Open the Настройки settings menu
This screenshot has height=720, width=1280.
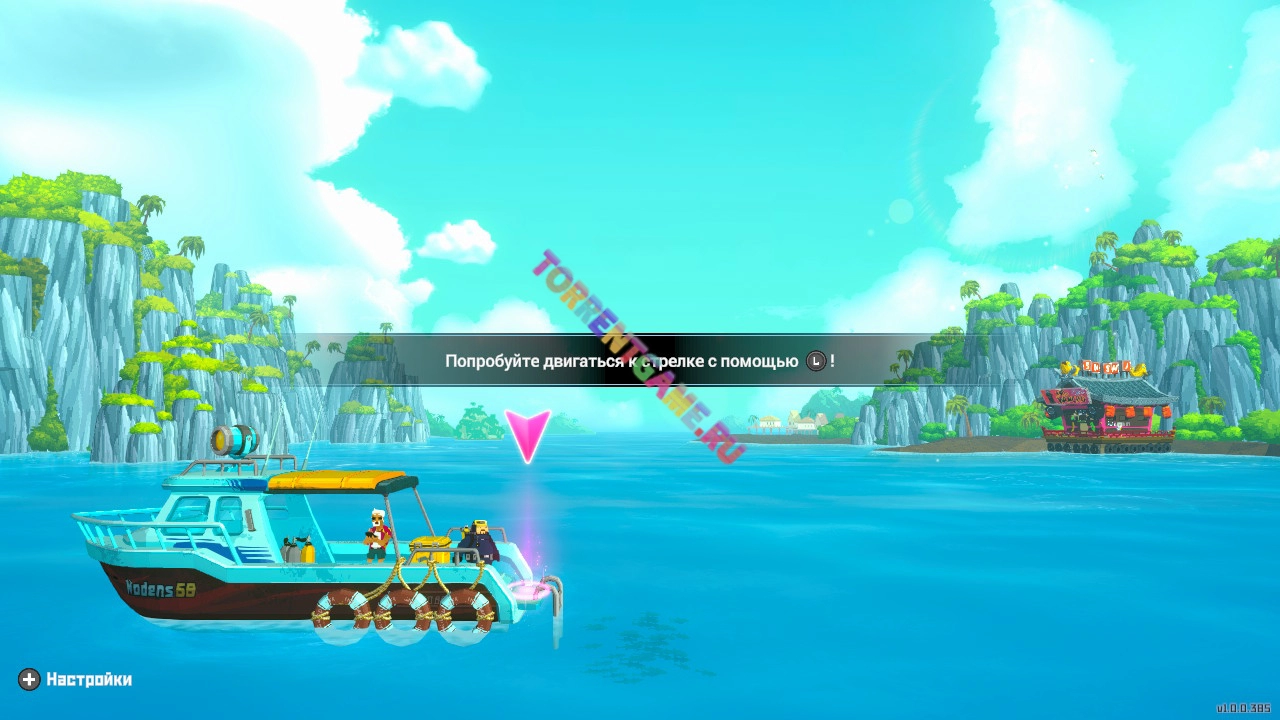click(76, 680)
